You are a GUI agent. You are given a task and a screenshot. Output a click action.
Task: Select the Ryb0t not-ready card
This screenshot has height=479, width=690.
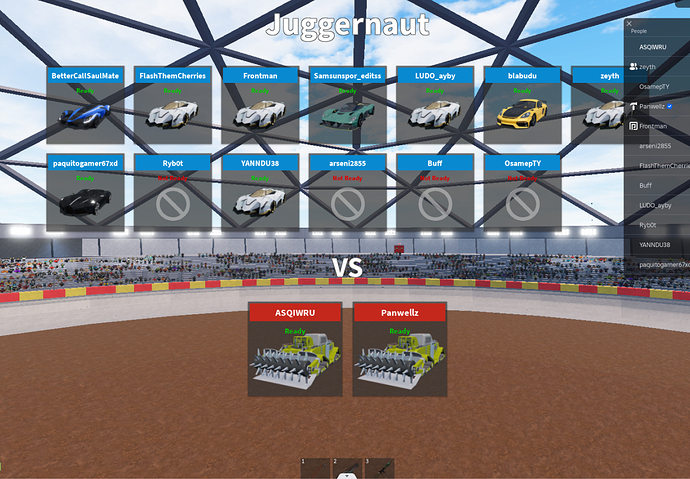[172, 193]
